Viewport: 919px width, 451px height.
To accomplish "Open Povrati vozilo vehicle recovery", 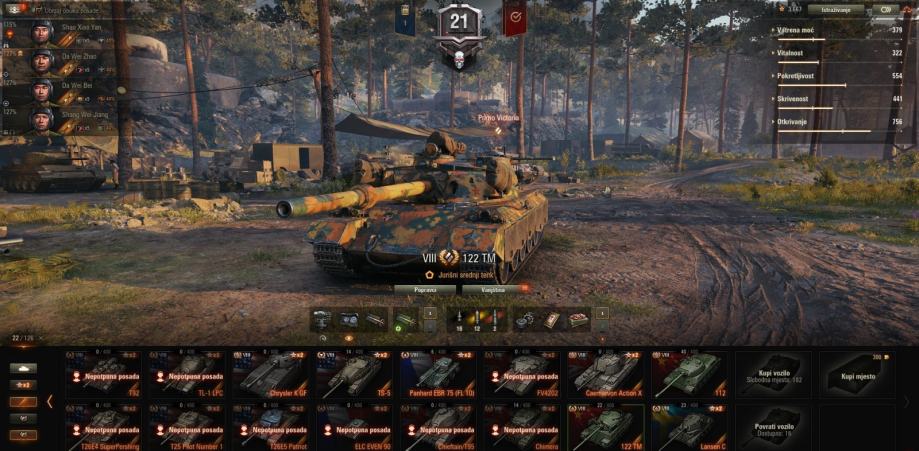I will click(774, 426).
